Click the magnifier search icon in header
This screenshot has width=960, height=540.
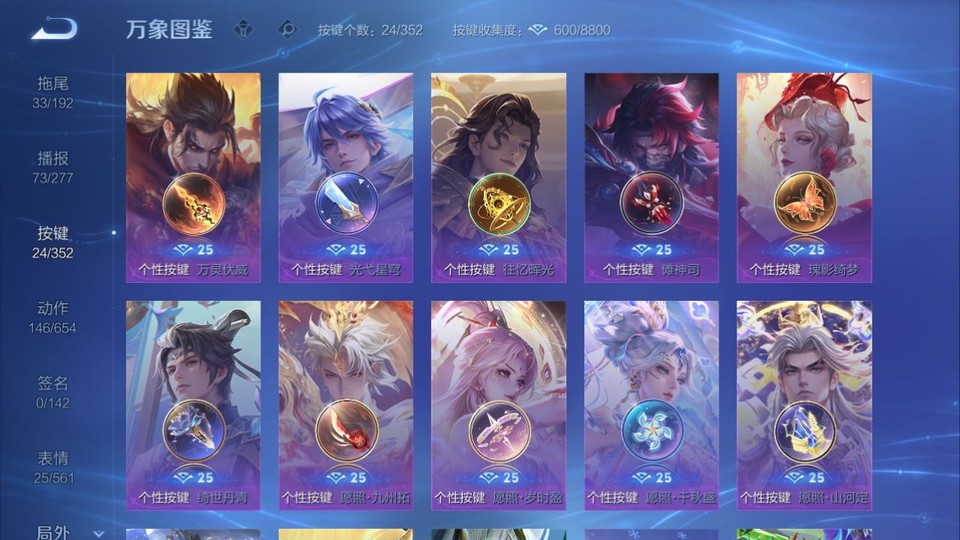pyautogui.click(x=288, y=30)
